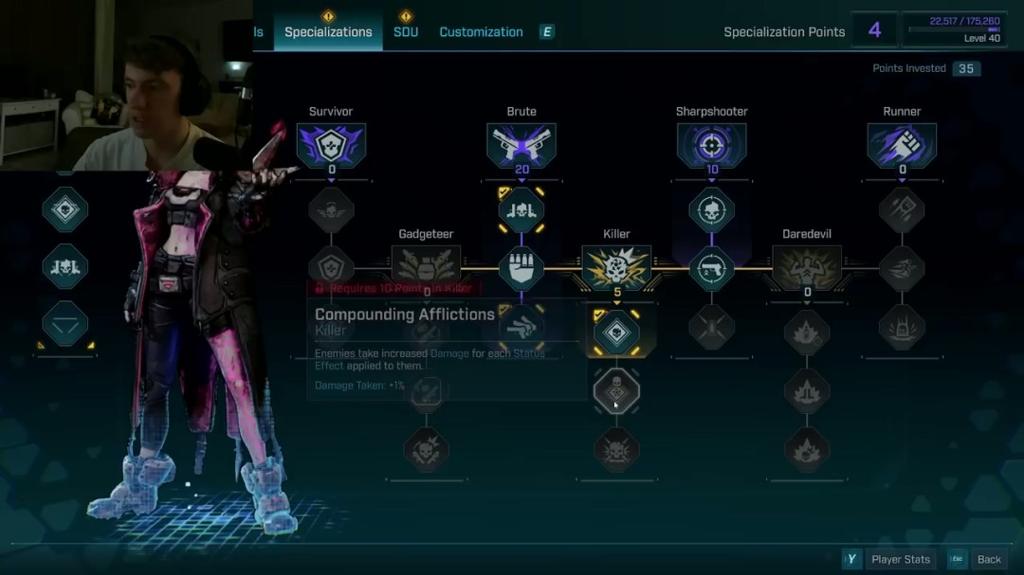Open the SDU tab
The width and height of the screenshot is (1024, 575).
[405, 32]
